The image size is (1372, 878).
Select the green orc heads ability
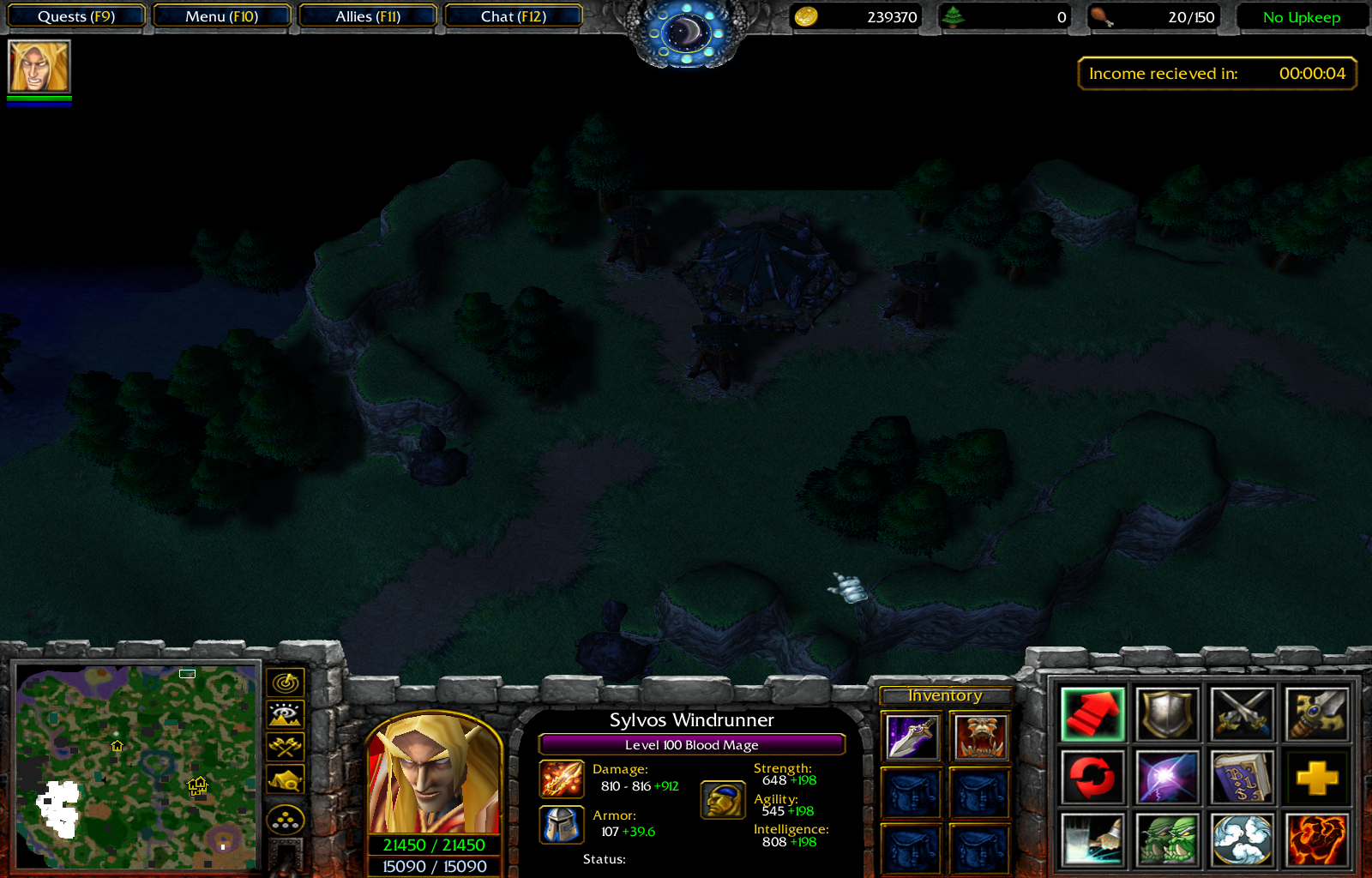click(1166, 836)
